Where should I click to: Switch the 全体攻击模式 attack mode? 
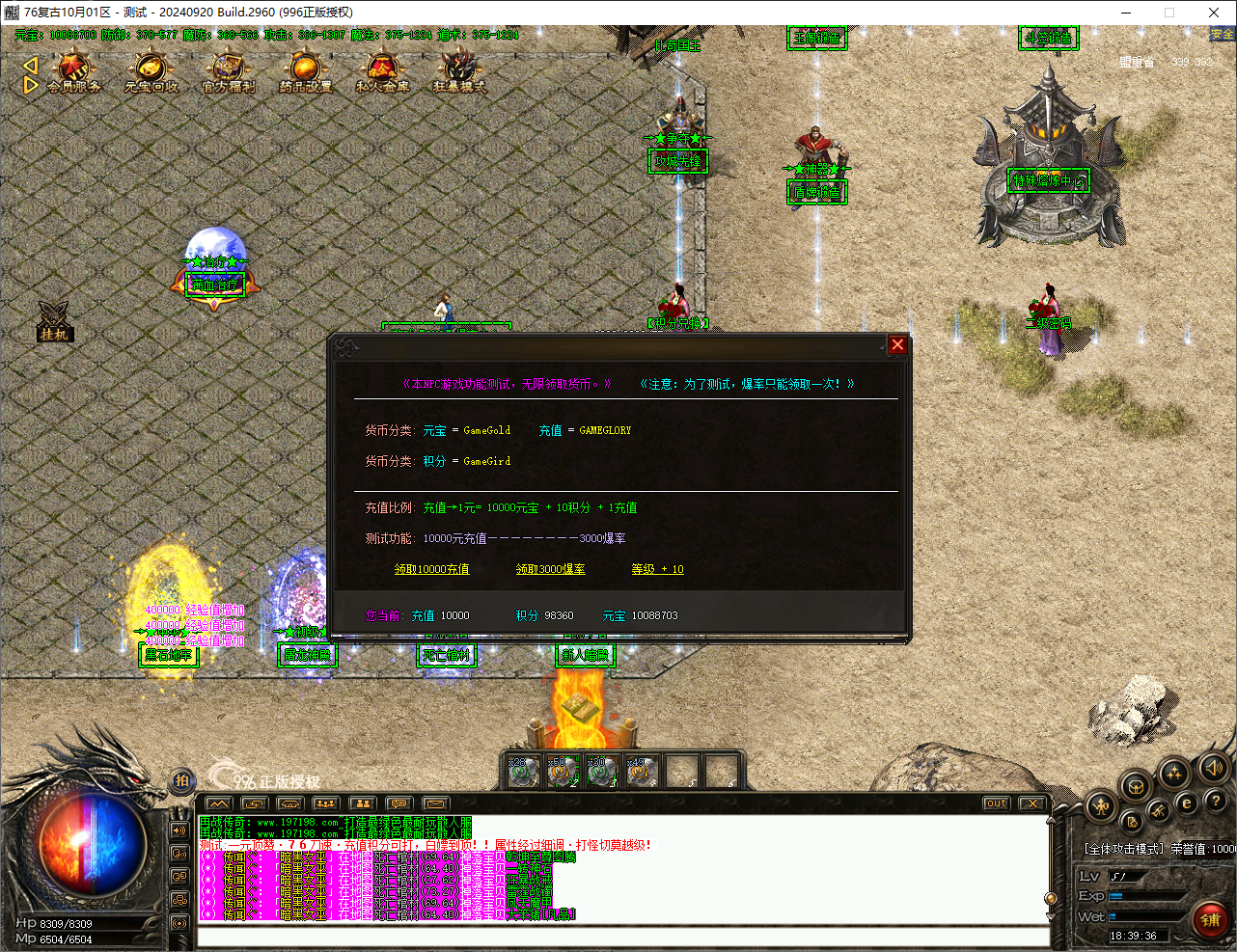(x=1123, y=849)
